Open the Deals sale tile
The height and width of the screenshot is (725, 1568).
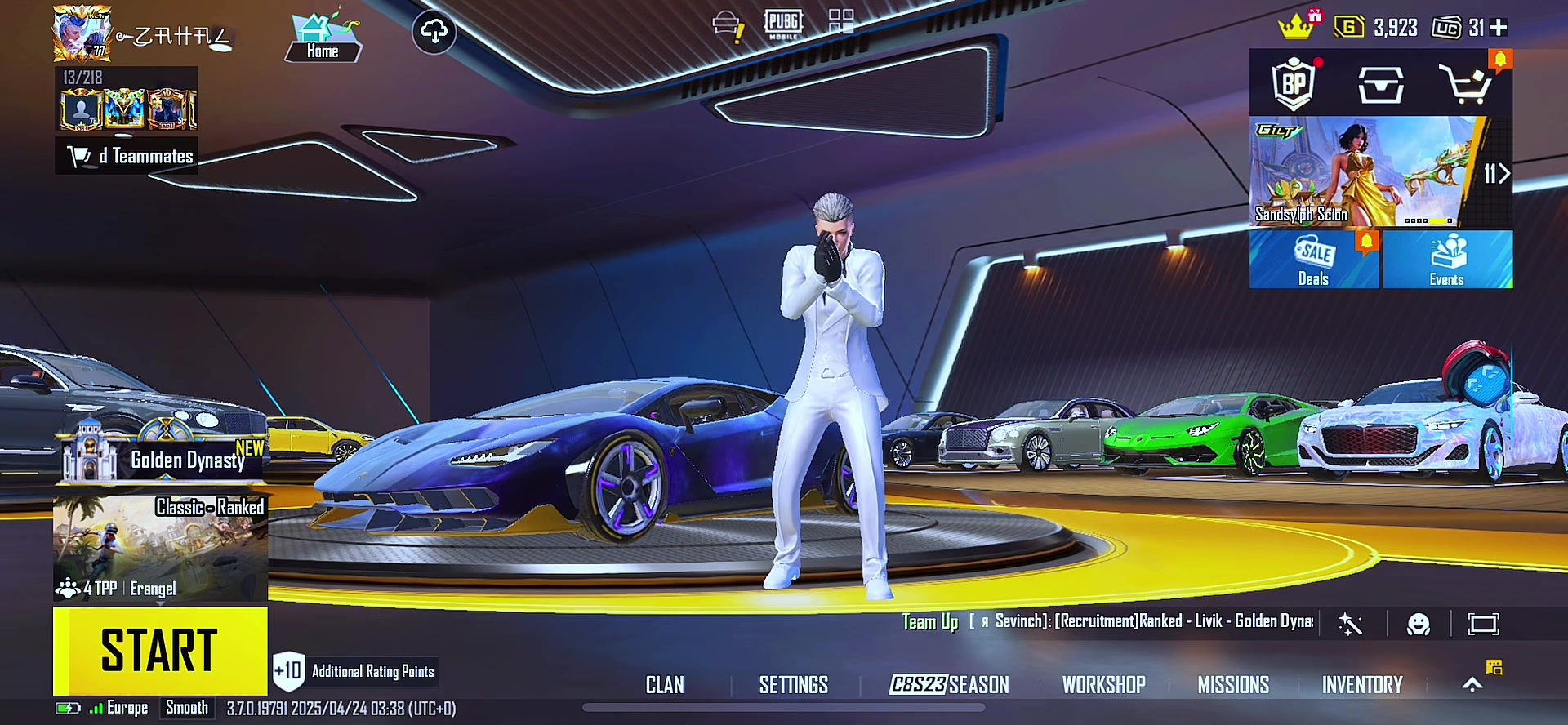(1313, 260)
